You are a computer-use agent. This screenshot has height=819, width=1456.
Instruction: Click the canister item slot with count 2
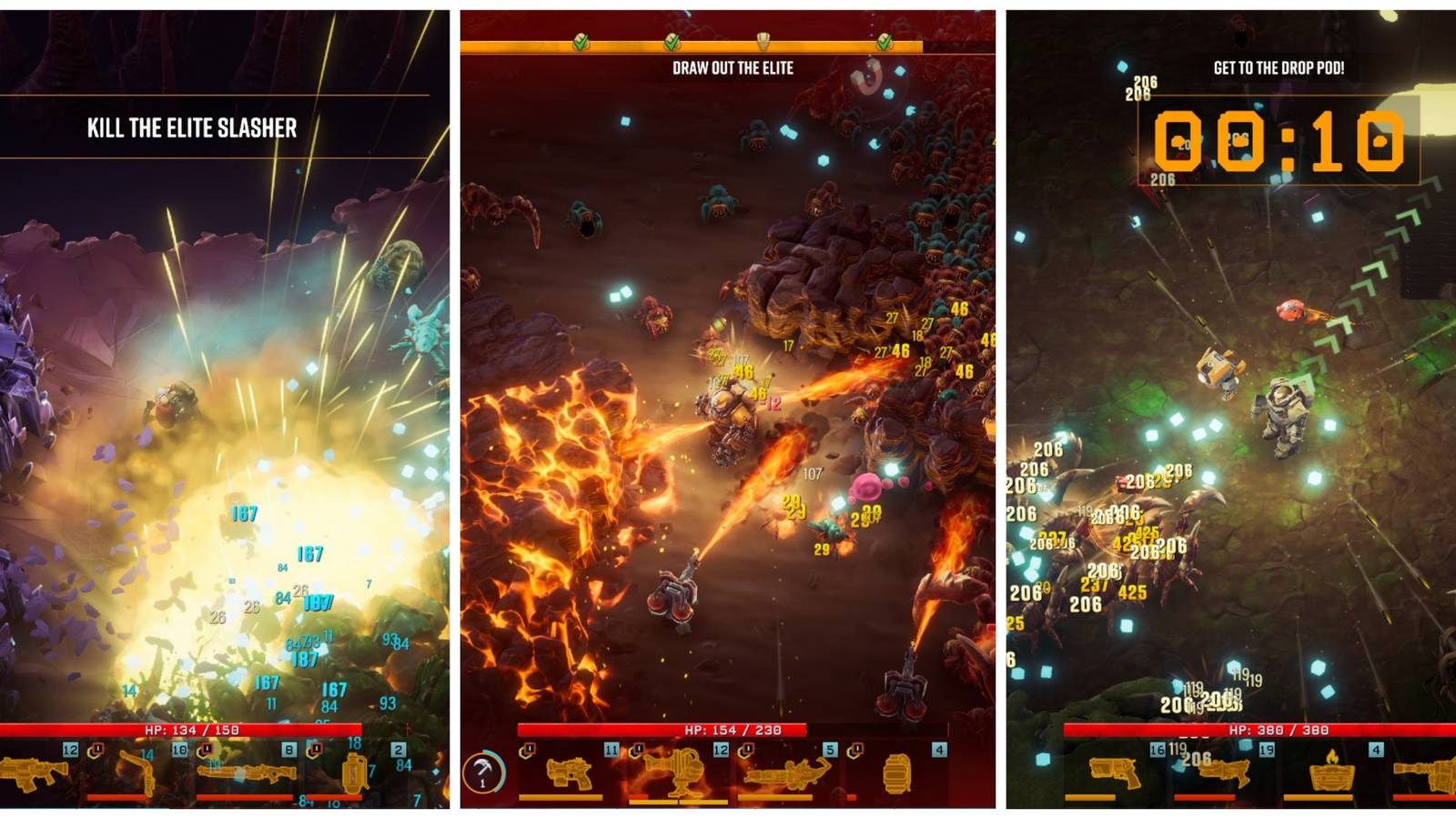[x=353, y=773]
